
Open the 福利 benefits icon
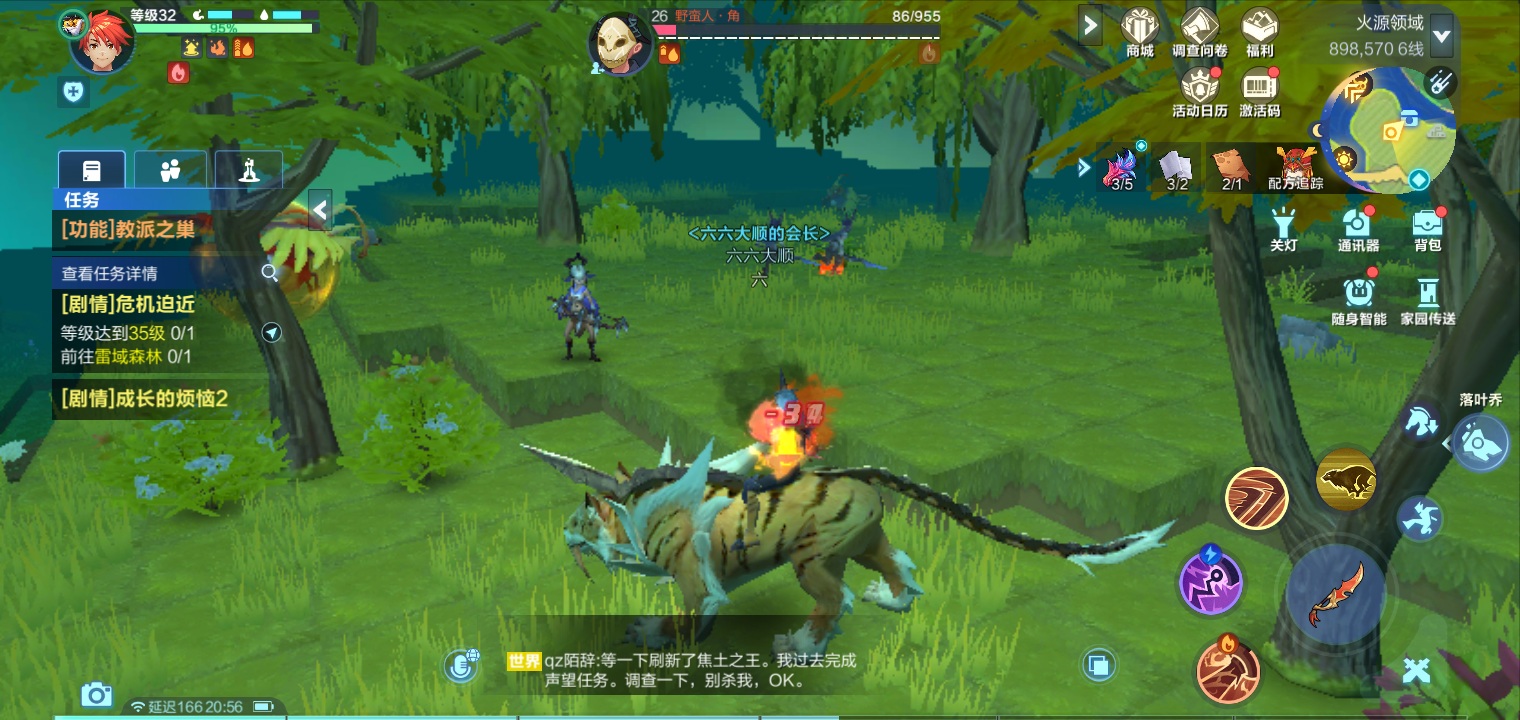[x=1259, y=31]
